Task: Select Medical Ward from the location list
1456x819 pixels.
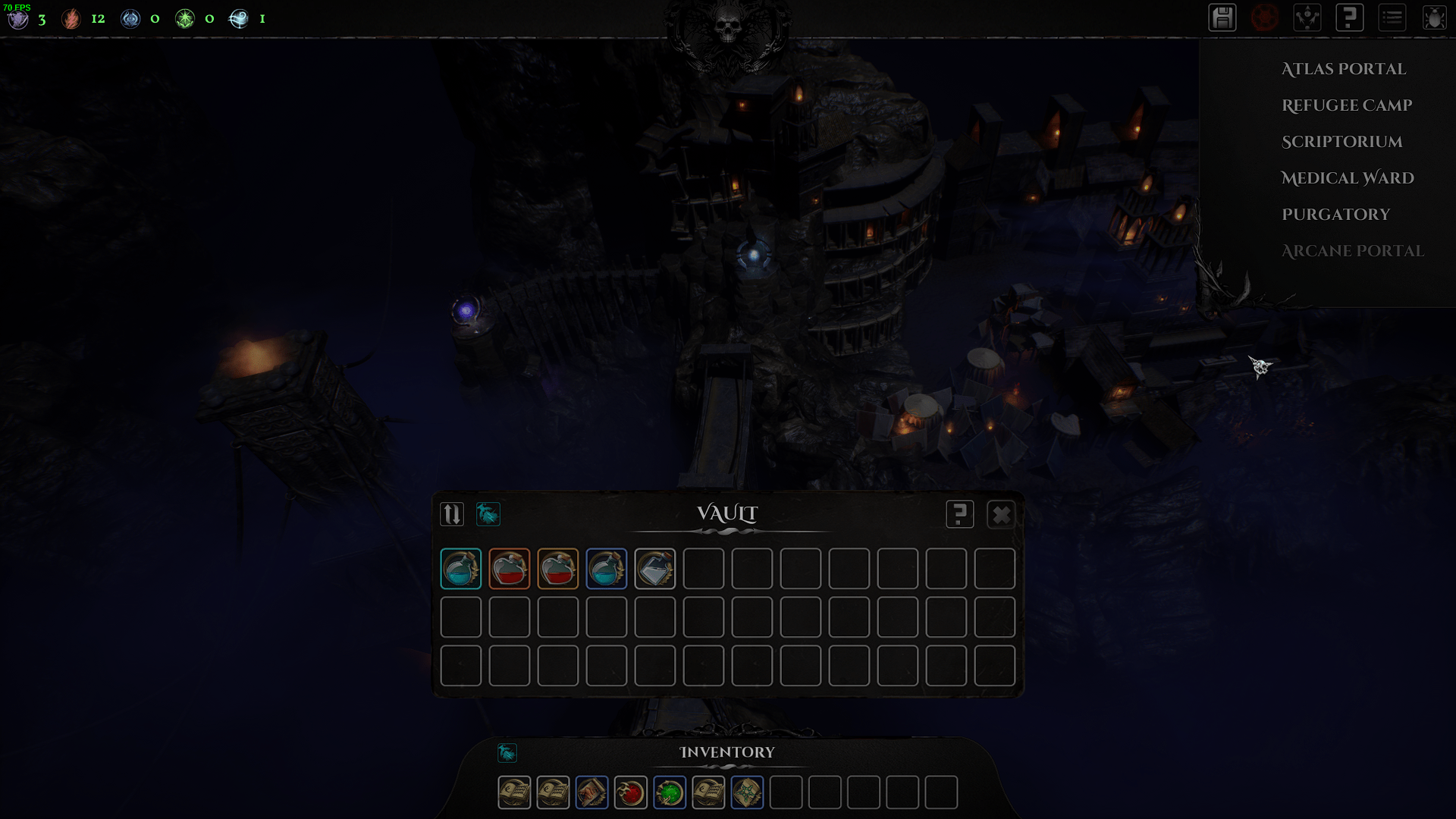Action: [x=1347, y=178]
